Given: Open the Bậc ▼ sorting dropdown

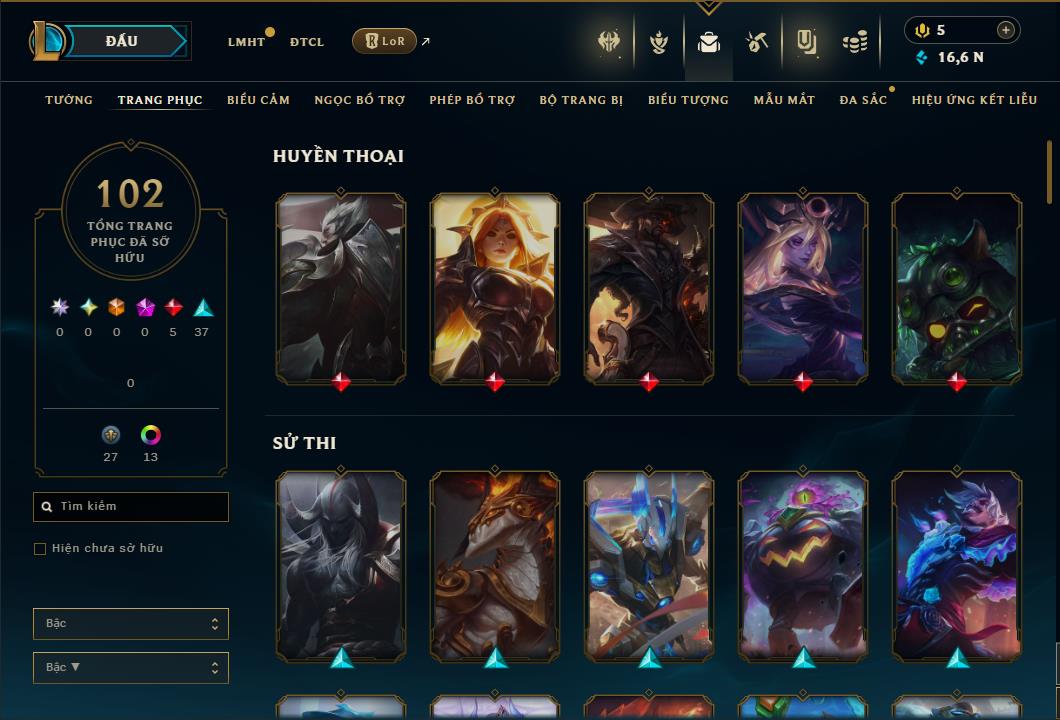Looking at the screenshot, I should pyautogui.click(x=131, y=668).
